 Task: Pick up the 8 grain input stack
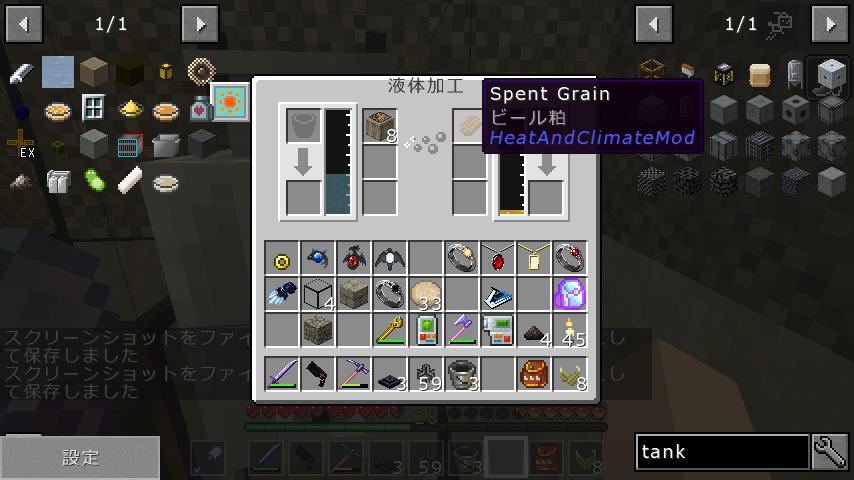click(x=380, y=126)
